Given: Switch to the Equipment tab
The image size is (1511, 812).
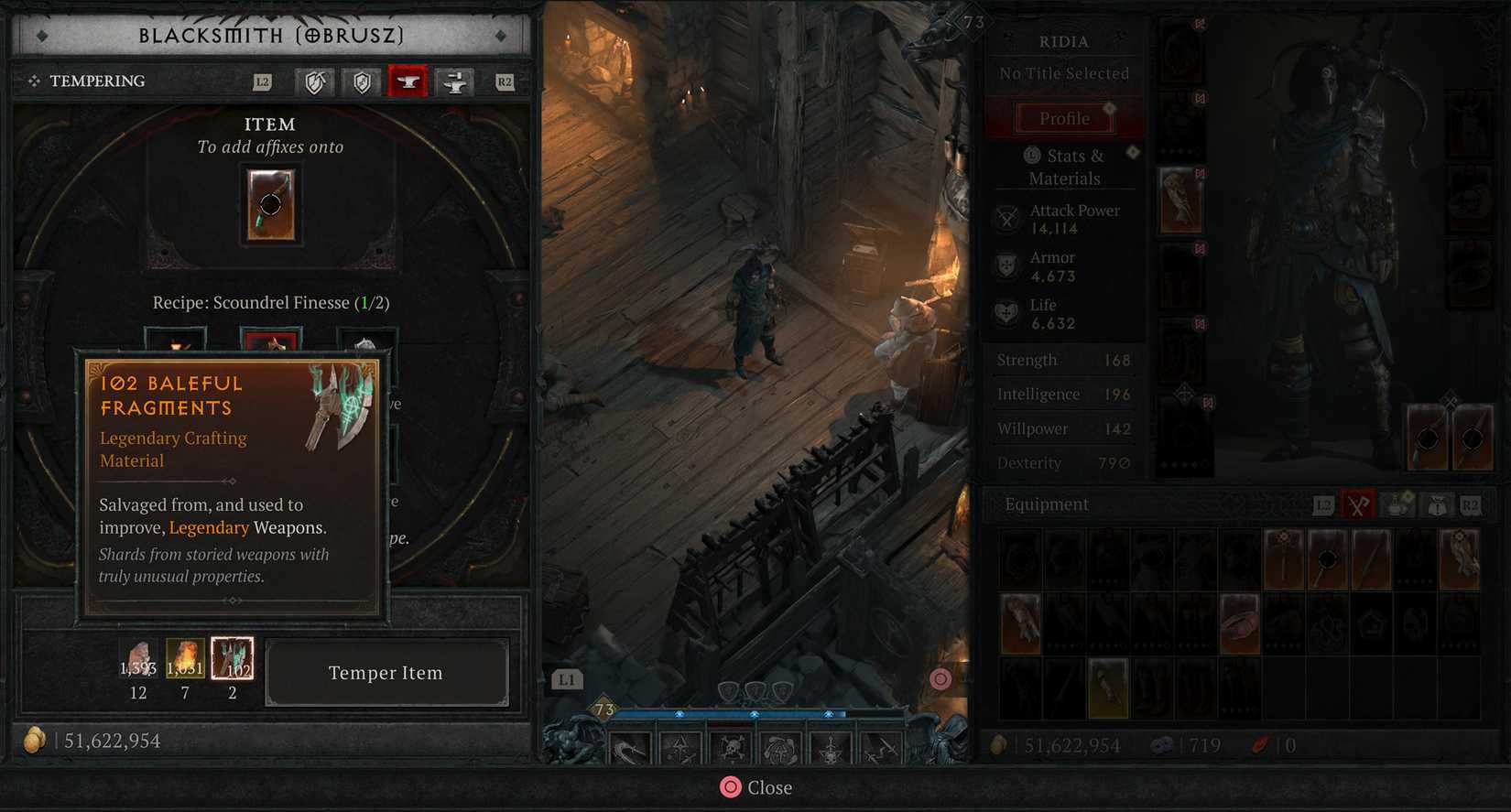Looking at the screenshot, I should pos(1046,504).
